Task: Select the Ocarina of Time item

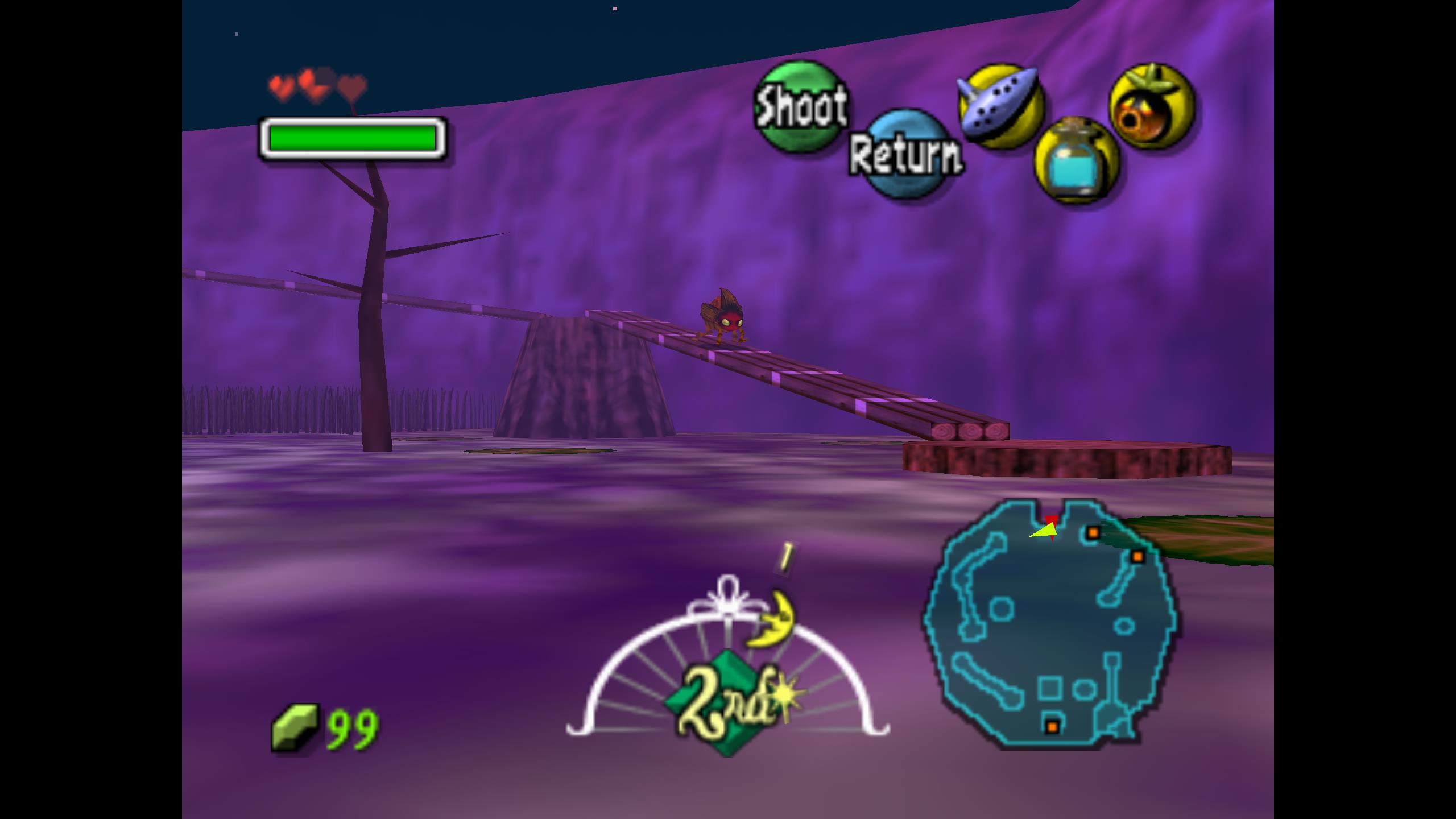Action: (1000, 106)
